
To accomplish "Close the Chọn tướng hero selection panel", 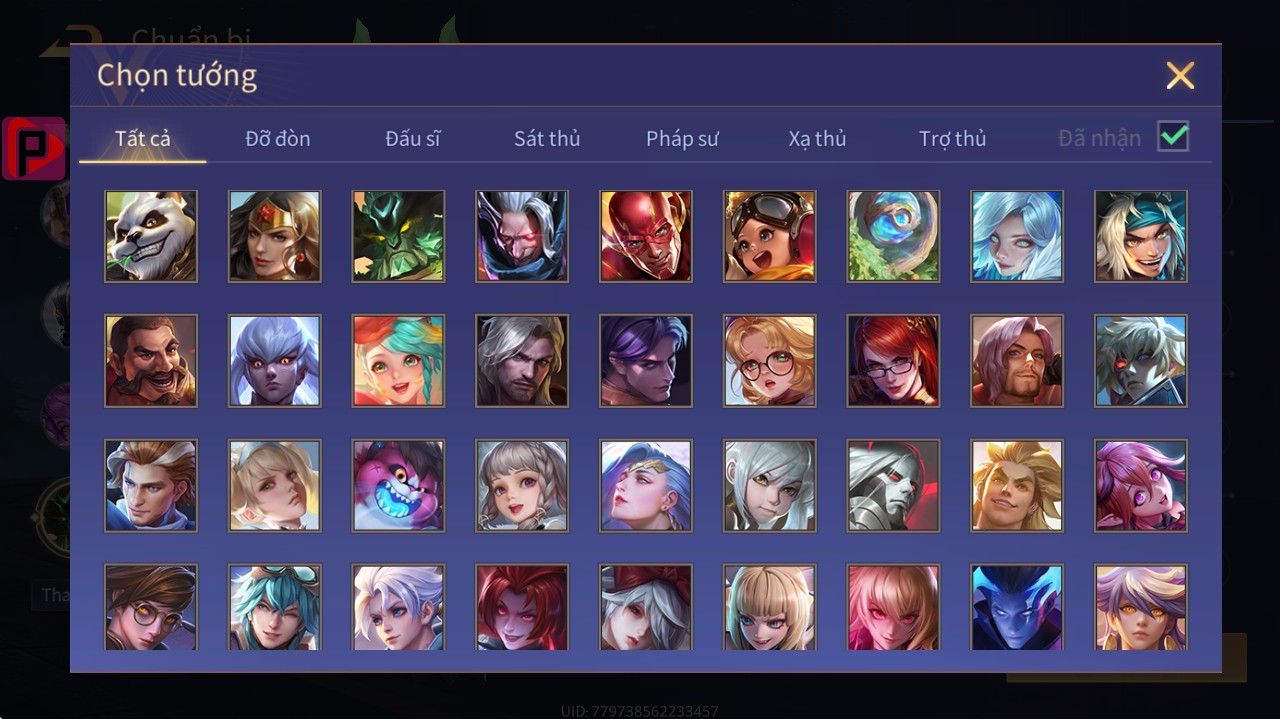I will (x=1180, y=76).
